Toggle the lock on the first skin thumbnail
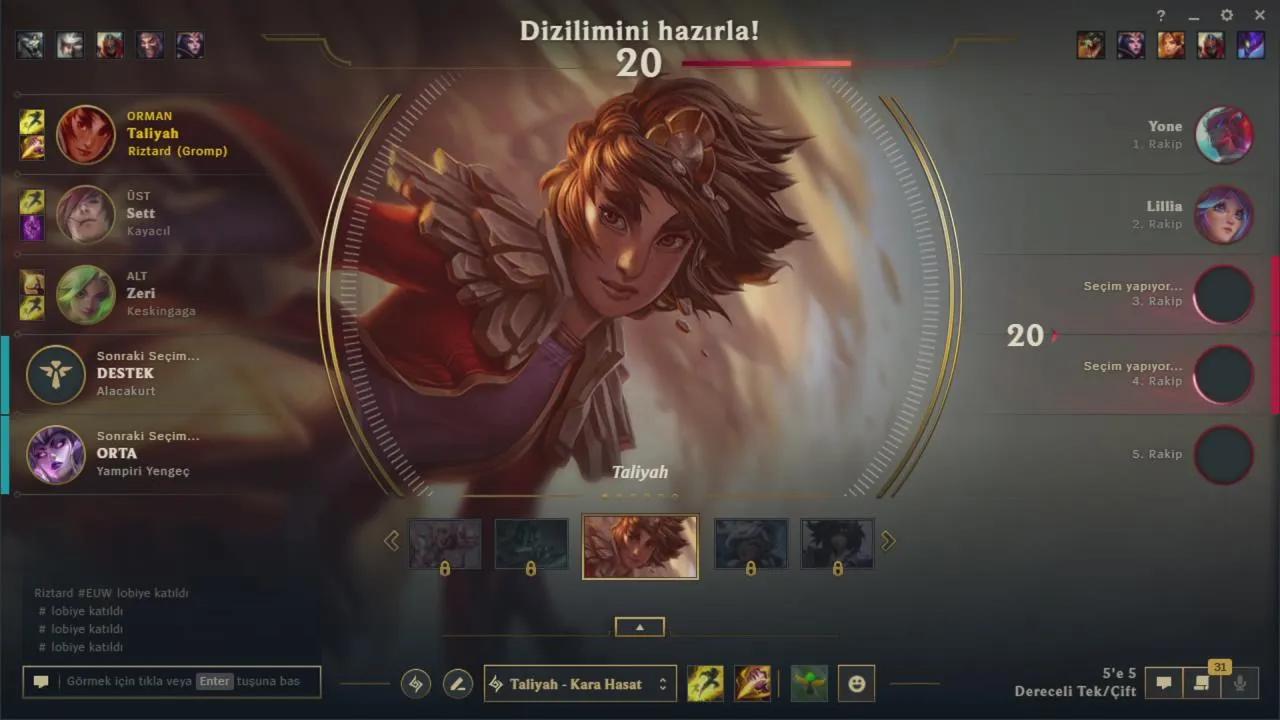 [x=445, y=567]
